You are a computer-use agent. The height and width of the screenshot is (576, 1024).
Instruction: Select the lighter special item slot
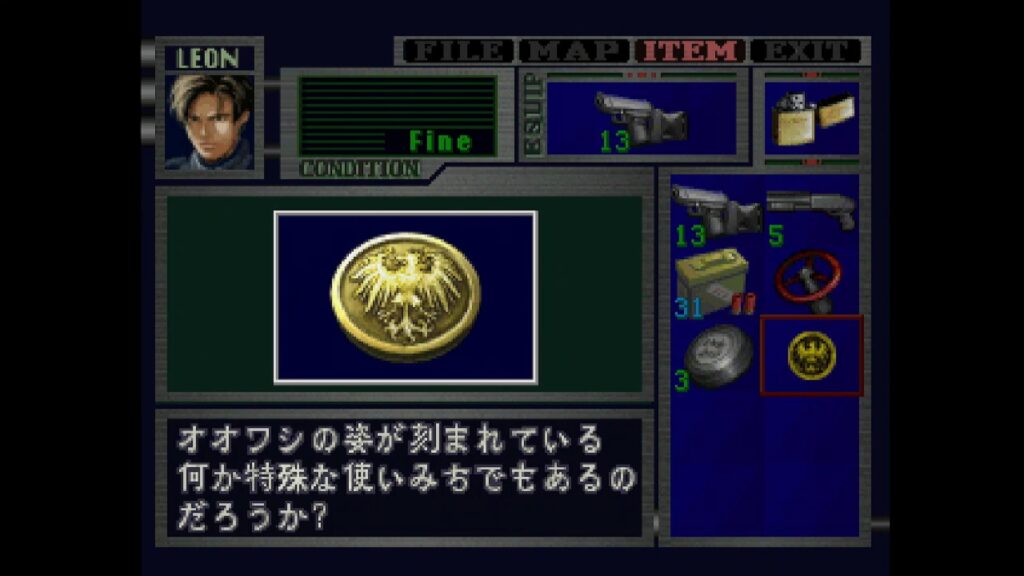click(810, 119)
